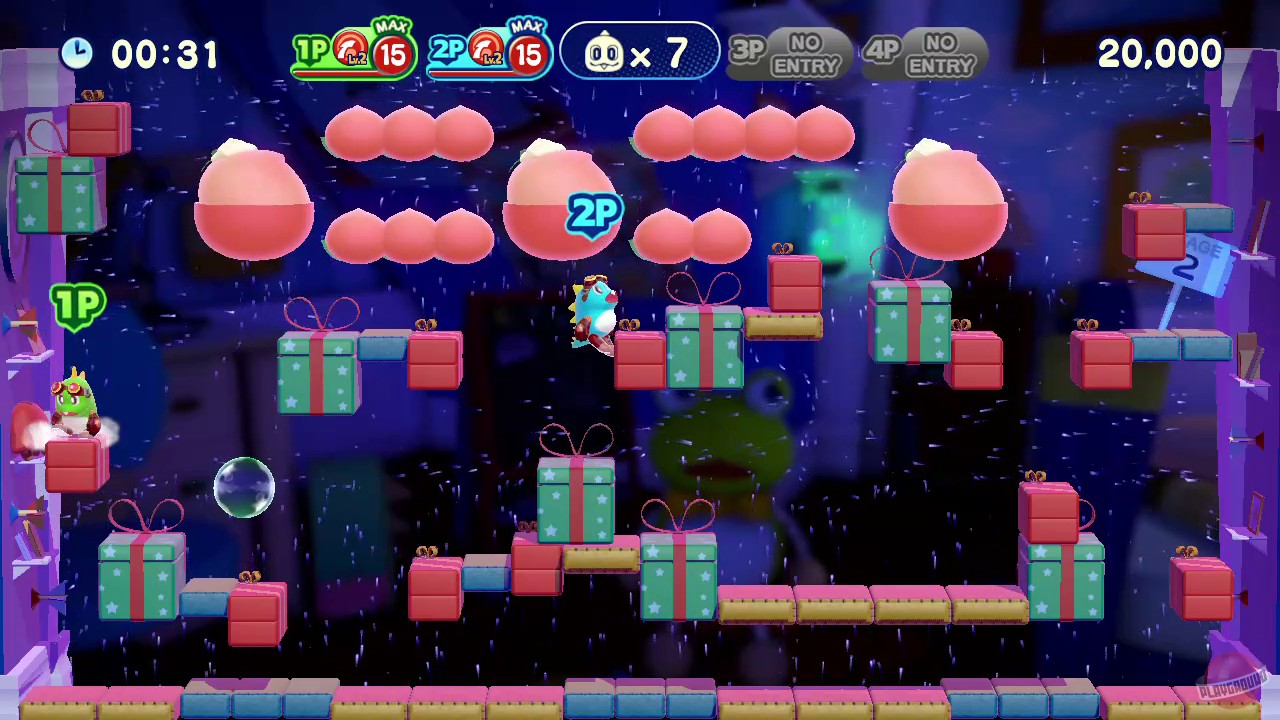
Task: Click the 20,000 score display
Action: click(1159, 54)
